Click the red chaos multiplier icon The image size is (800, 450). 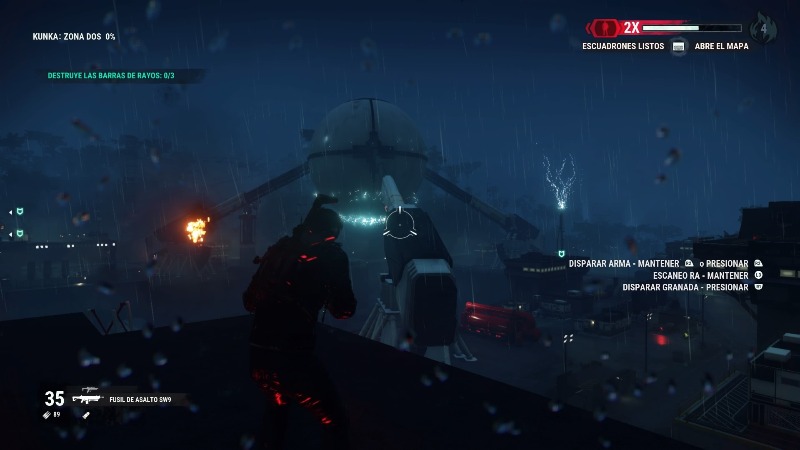tap(605, 27)
